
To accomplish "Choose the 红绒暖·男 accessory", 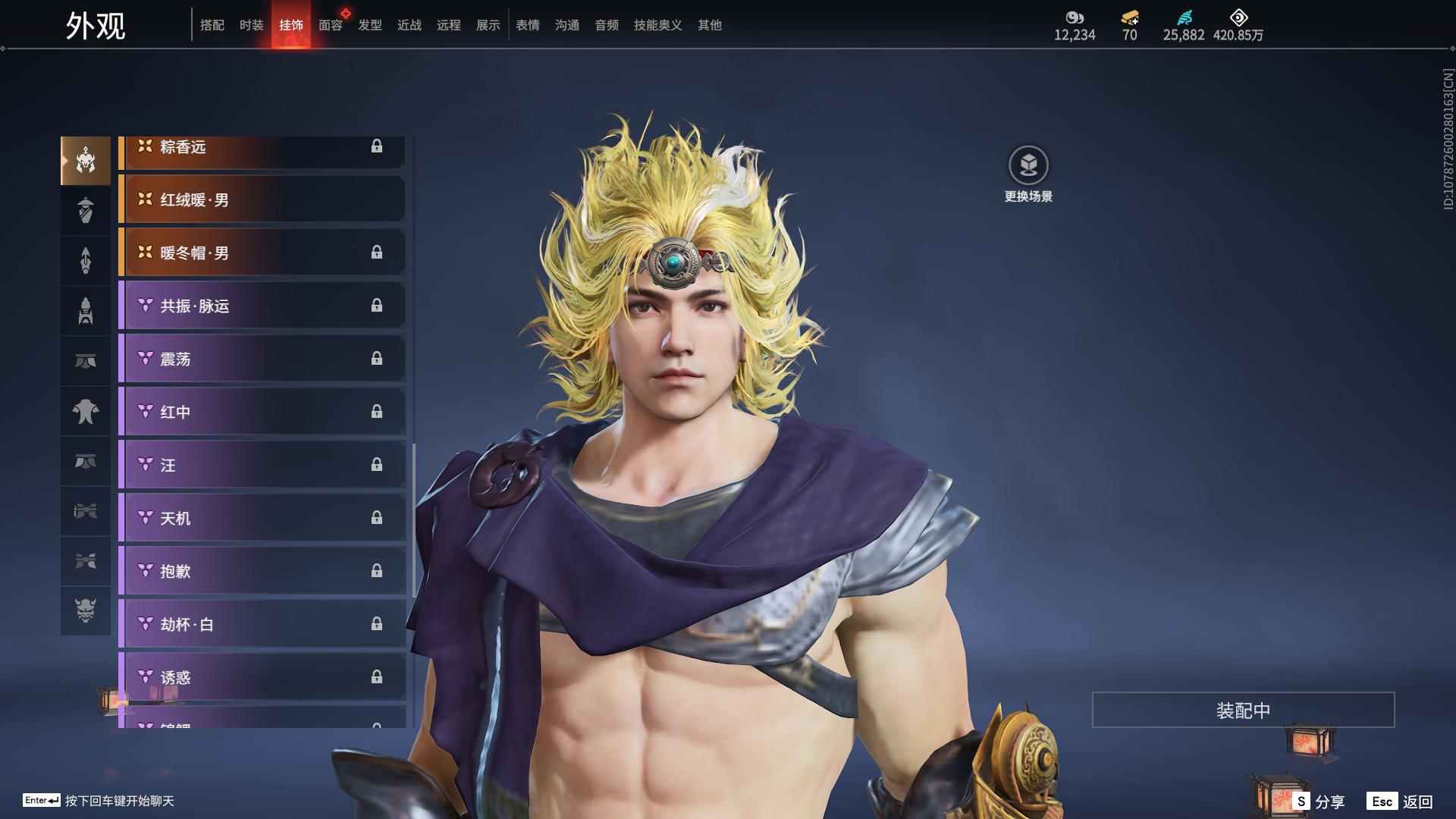I will 262,199.
